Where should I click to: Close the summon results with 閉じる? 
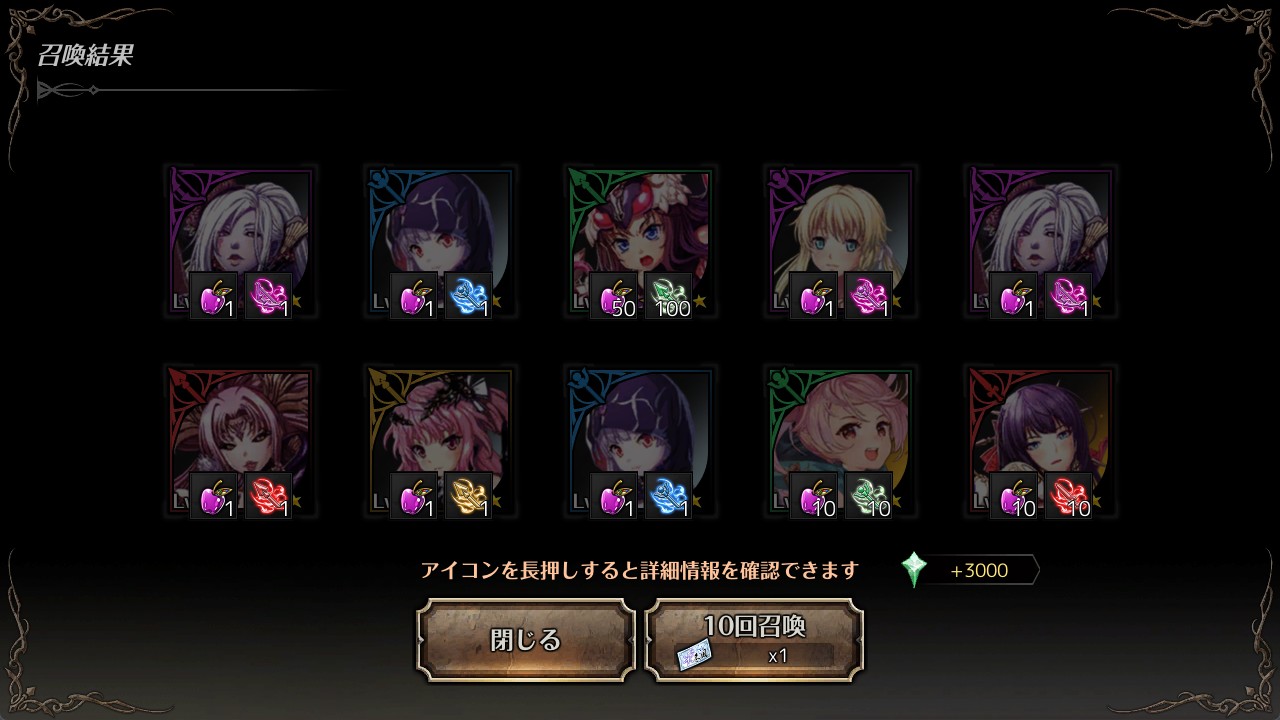pyautogui.click(x=526, y=640)
